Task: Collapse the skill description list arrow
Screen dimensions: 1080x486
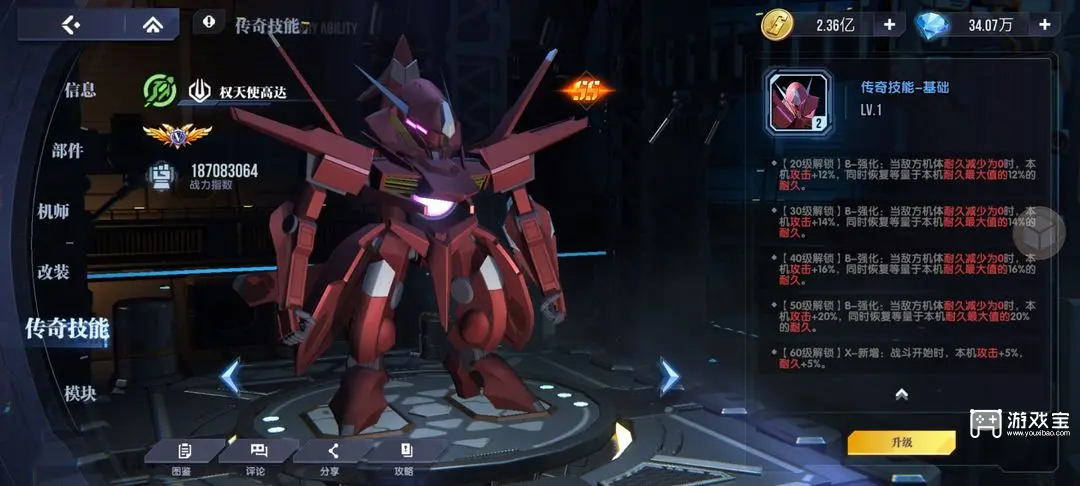Action: pyautogui.click(x=901, y=395)
